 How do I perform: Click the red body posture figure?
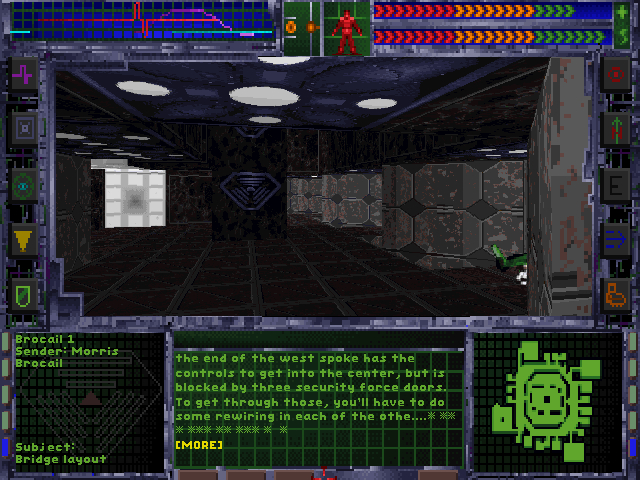tap(347, 28)
